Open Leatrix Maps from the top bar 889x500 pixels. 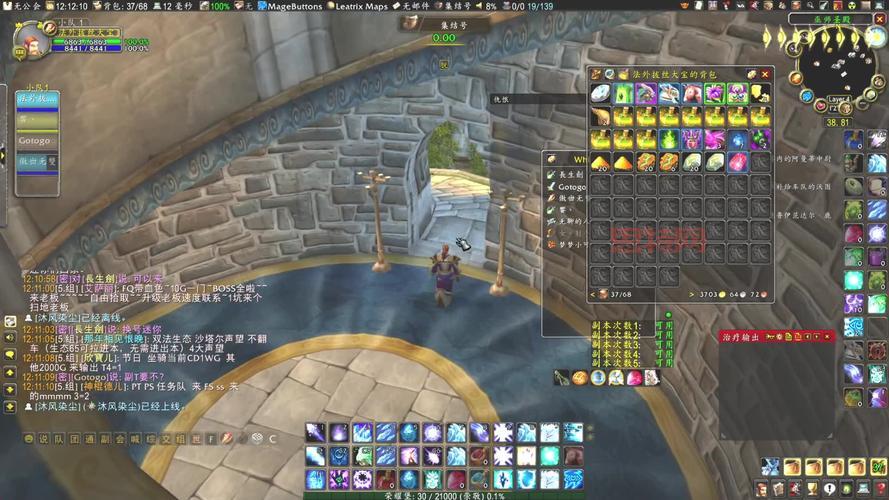361,6
